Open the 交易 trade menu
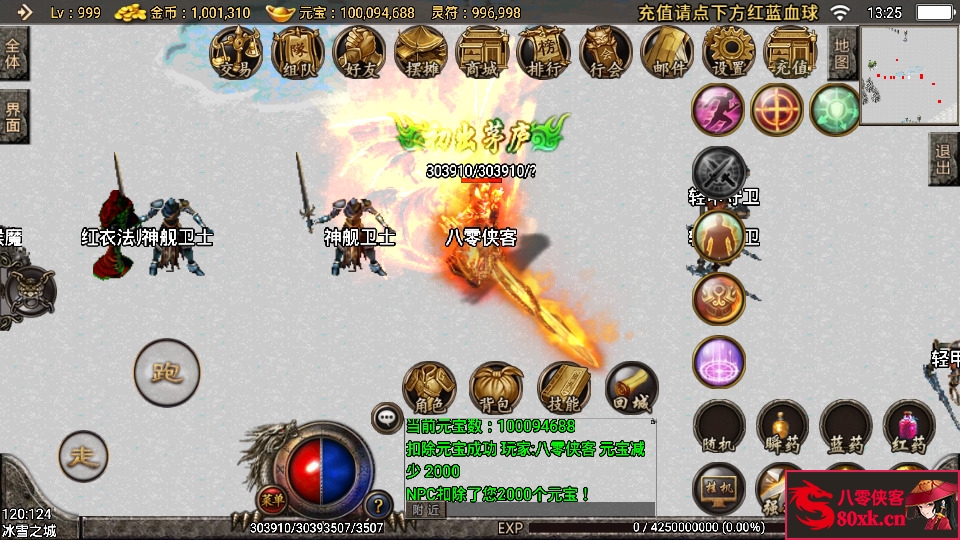 pos(237,51)
